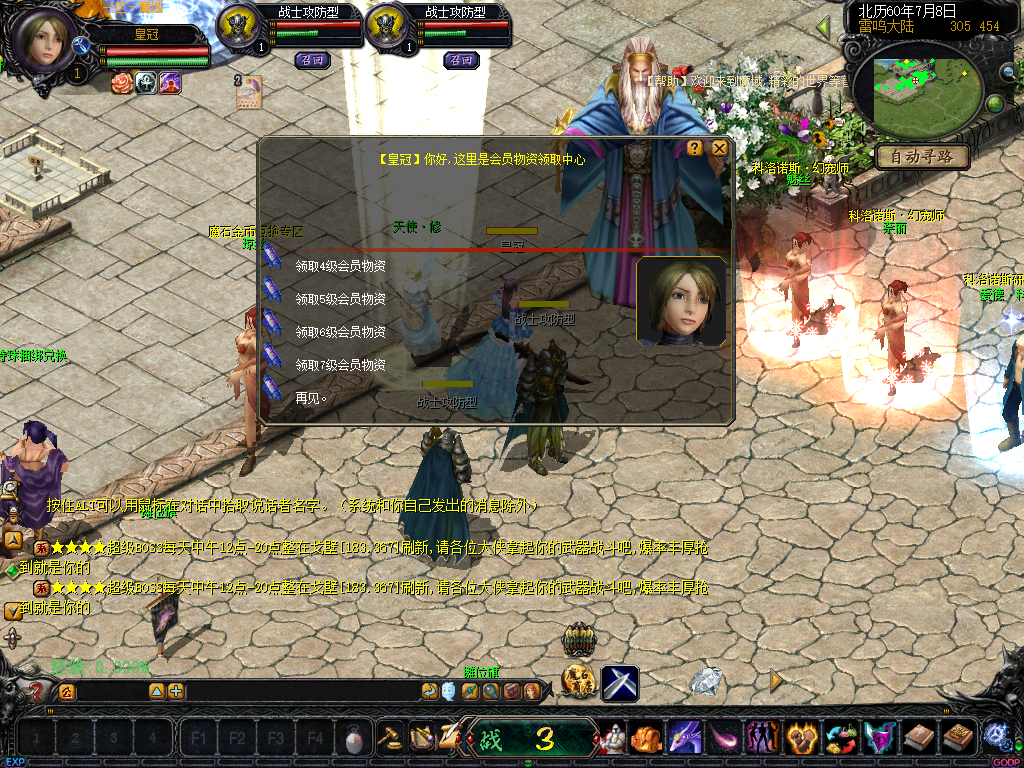
Task: Click the player character portrait
Action: [44, 40]
